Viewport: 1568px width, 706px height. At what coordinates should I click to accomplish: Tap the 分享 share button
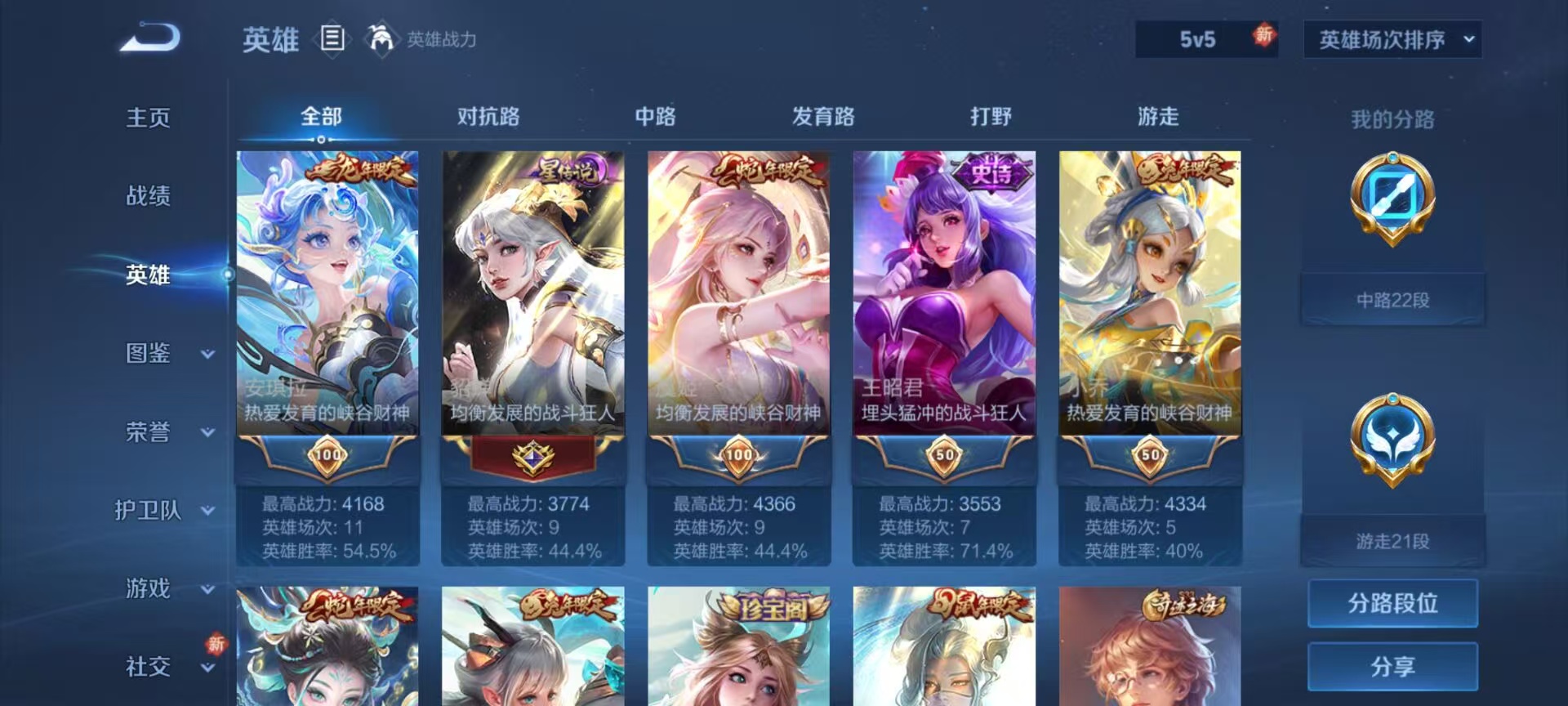[1392, 668]
